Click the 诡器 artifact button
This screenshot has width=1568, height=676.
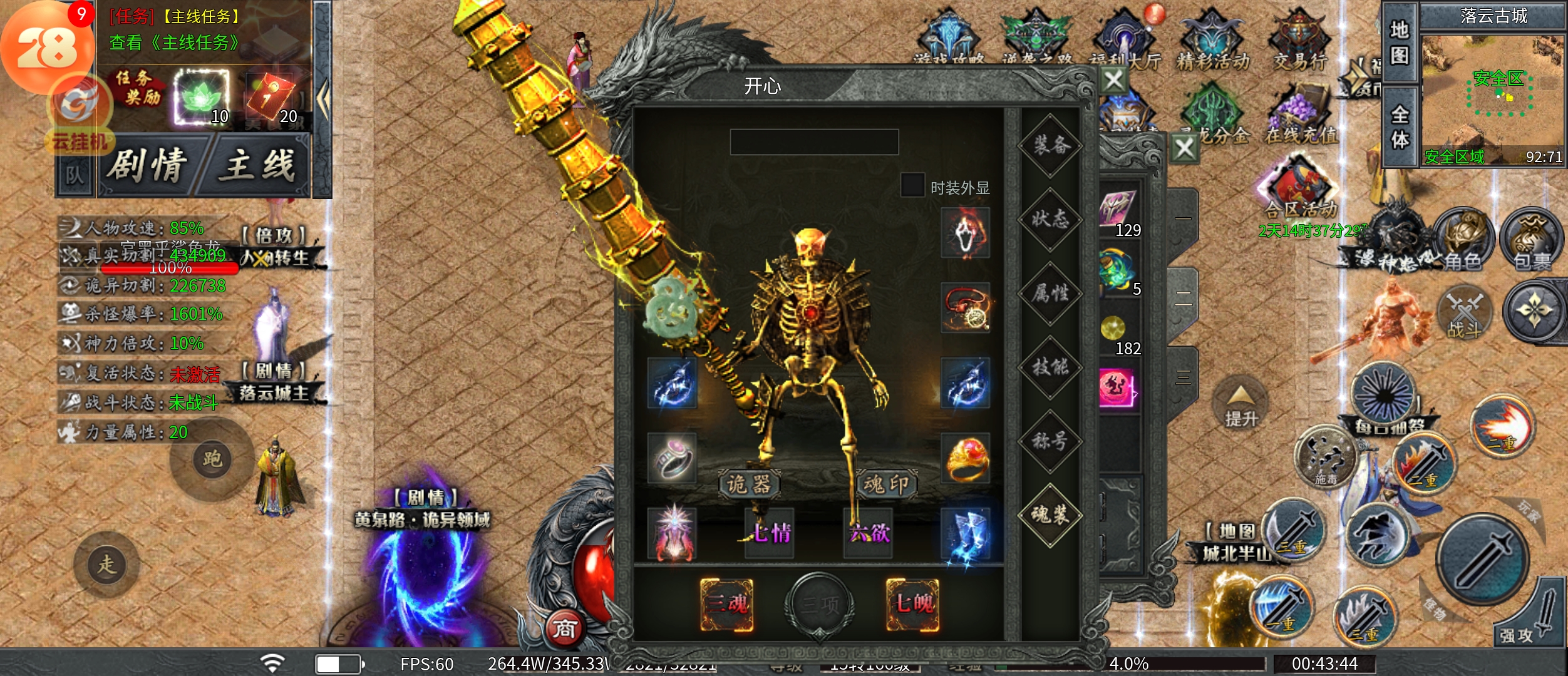pos(749,484)
